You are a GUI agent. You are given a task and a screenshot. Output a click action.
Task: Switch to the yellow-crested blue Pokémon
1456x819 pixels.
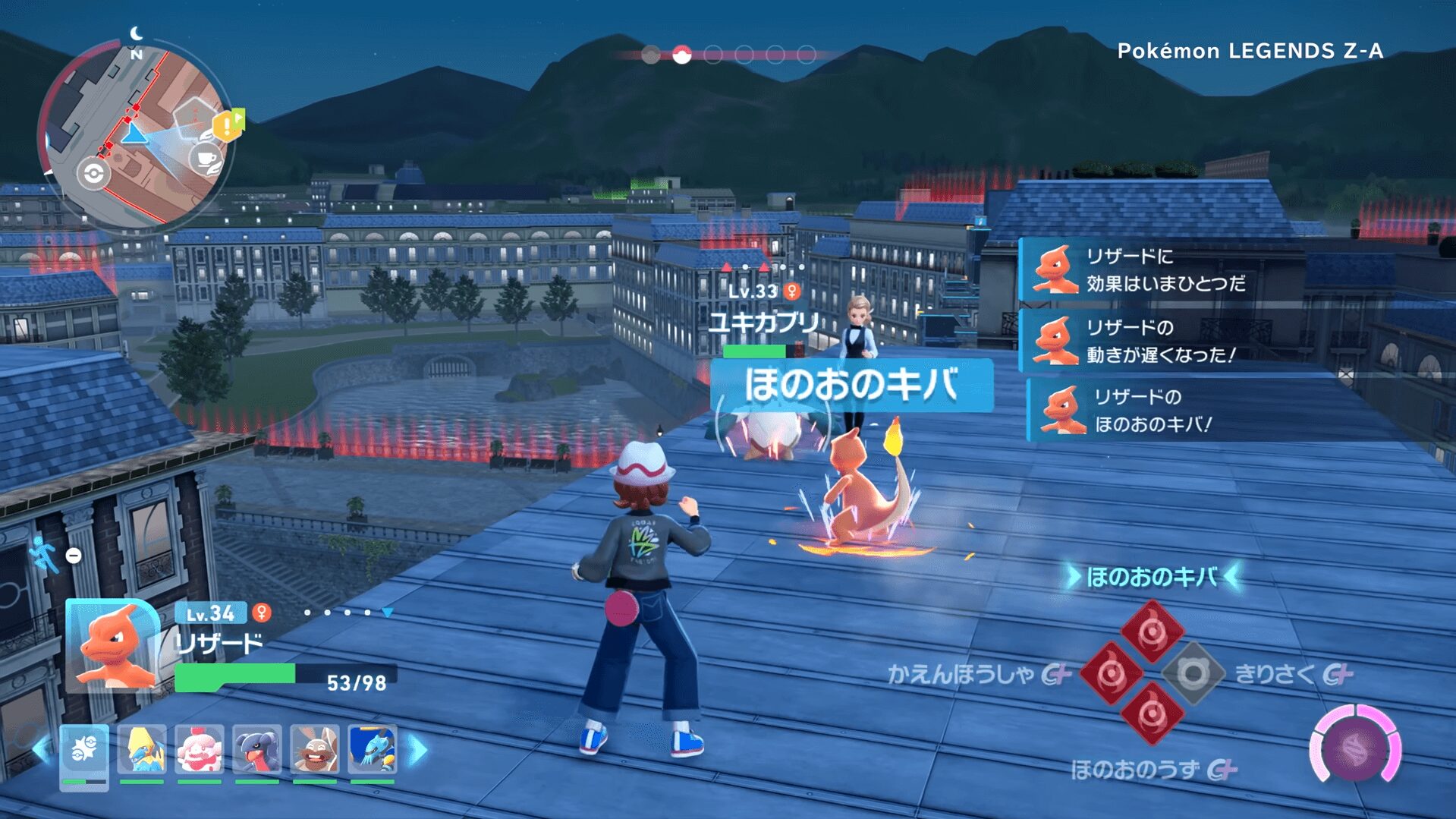point(142,750)
